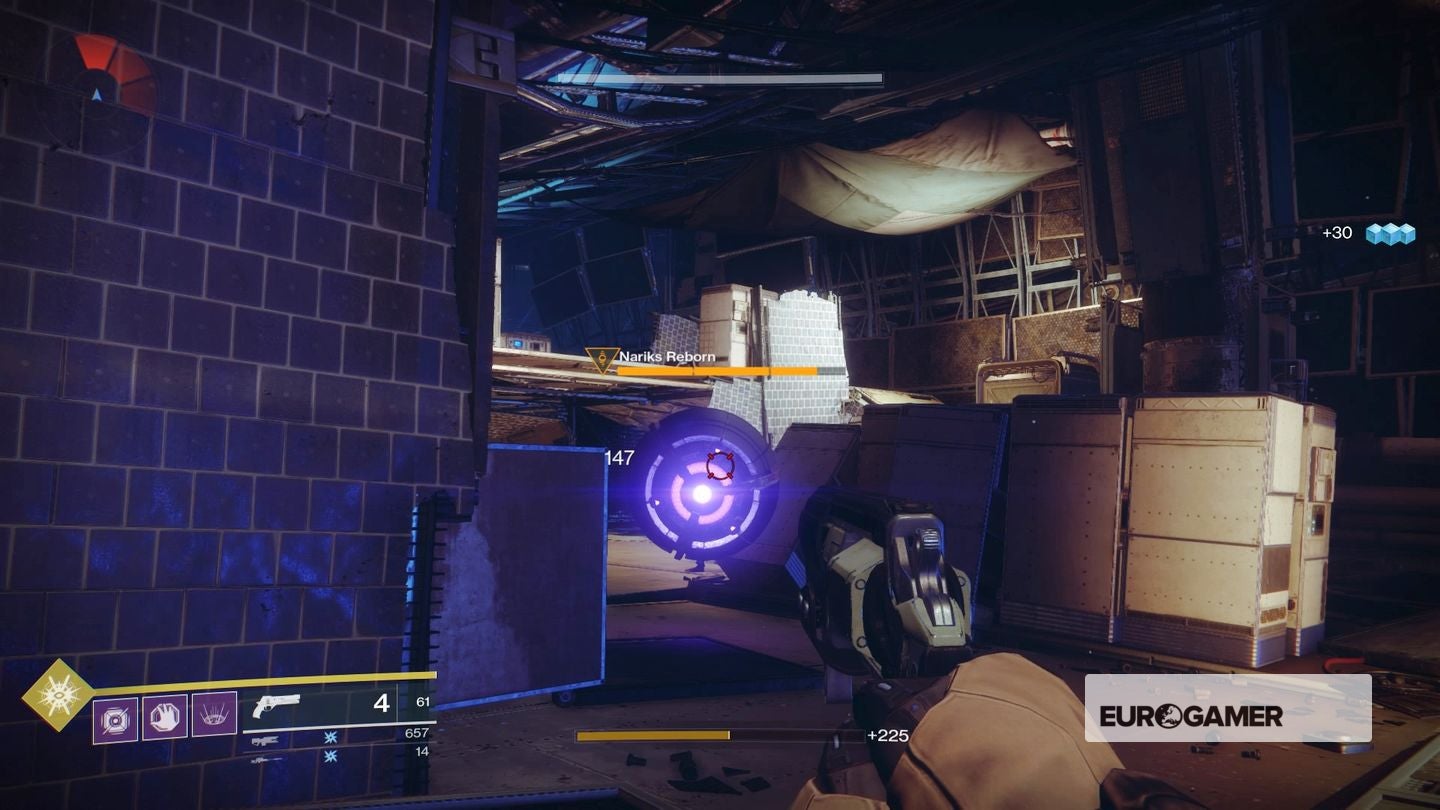Click the ammo count showing 61
This screenshot has height=810, width=1440.
[x=421, y=703]
